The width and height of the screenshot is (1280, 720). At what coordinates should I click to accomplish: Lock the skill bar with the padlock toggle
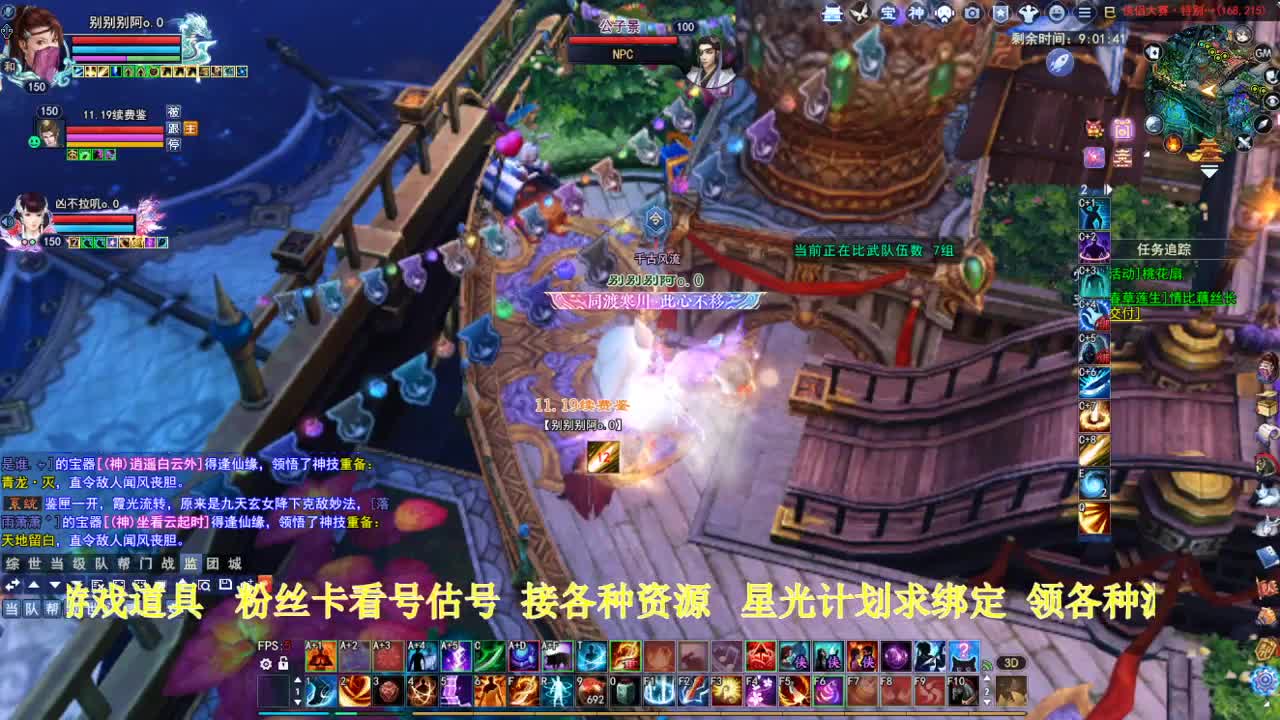[284, 664]
